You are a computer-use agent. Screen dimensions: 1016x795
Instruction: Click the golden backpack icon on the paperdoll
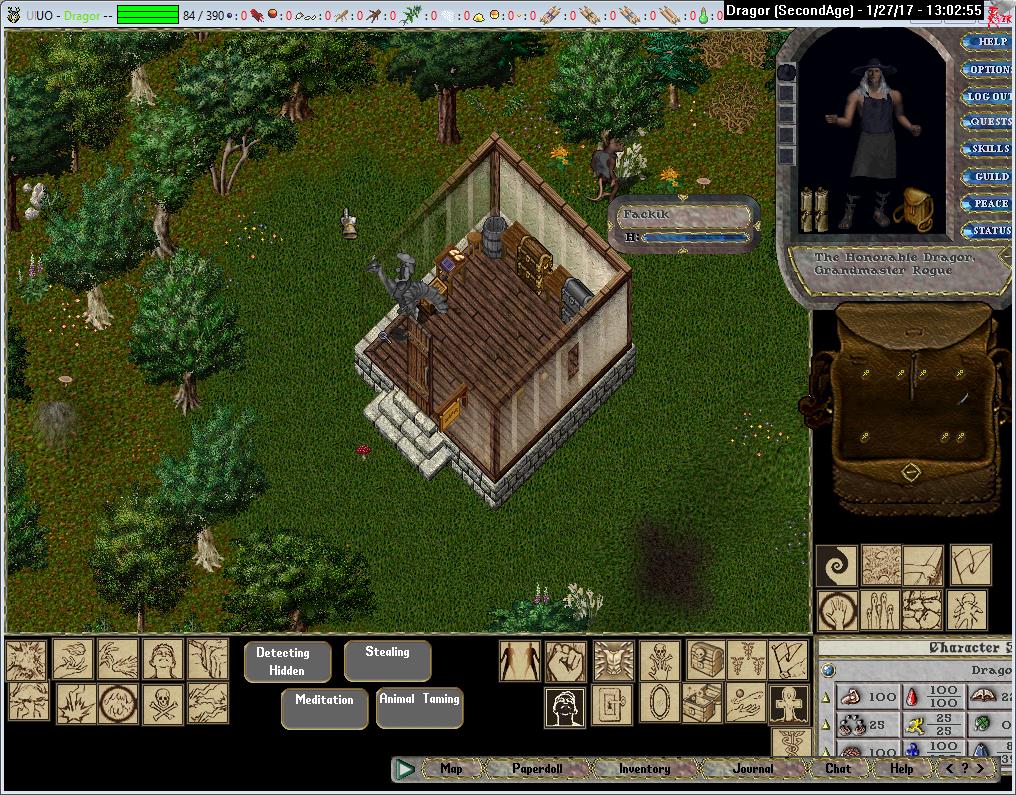pyautogui.click(x=918, y=208)
